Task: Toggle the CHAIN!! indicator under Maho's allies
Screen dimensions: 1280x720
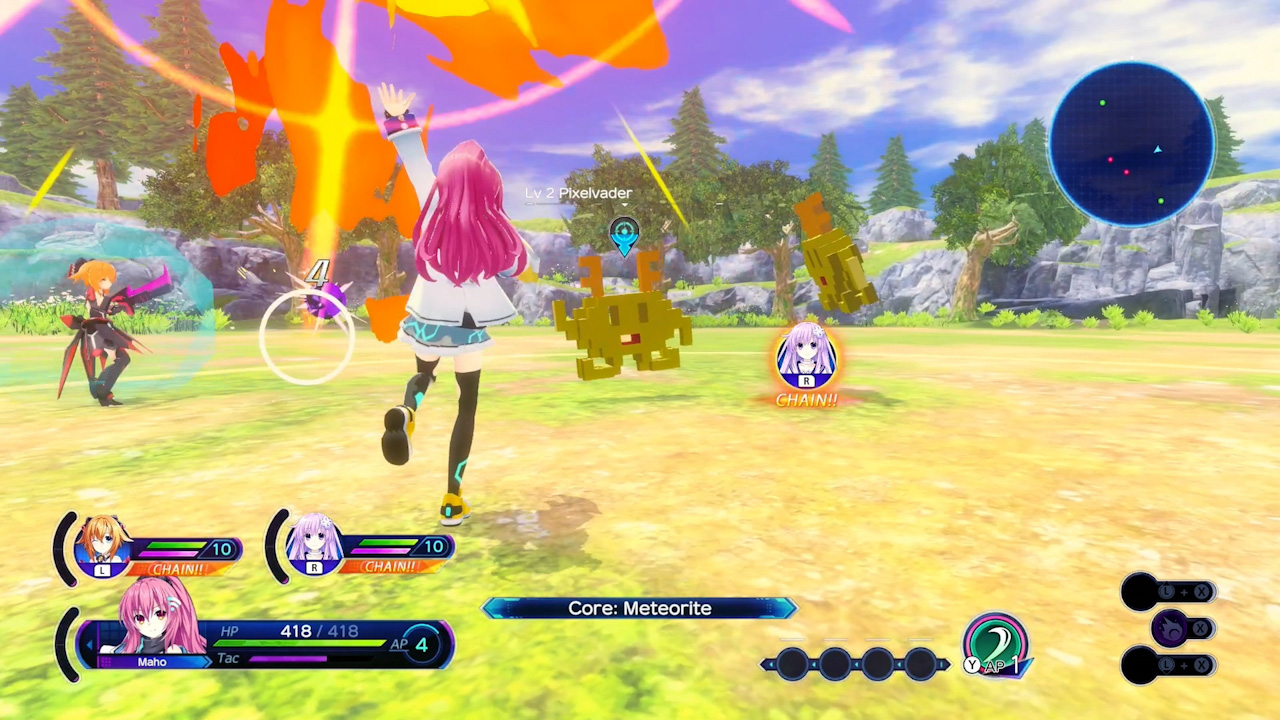Action: click(181, 567)
